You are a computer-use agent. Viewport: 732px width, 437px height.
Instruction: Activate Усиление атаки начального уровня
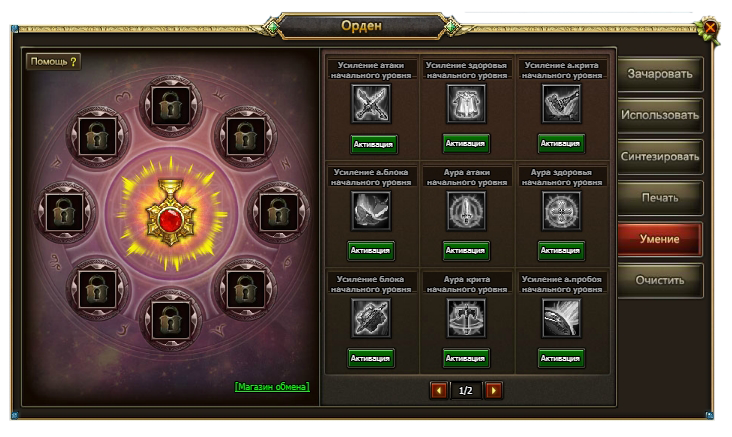pos(373,144)
